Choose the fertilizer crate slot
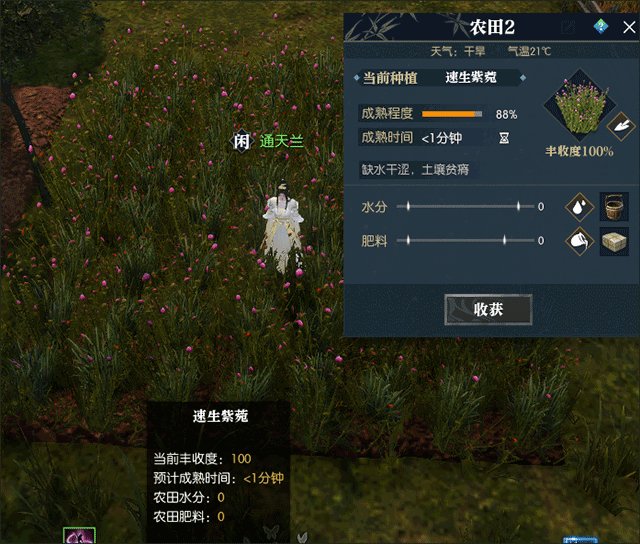 pos(614,241)
